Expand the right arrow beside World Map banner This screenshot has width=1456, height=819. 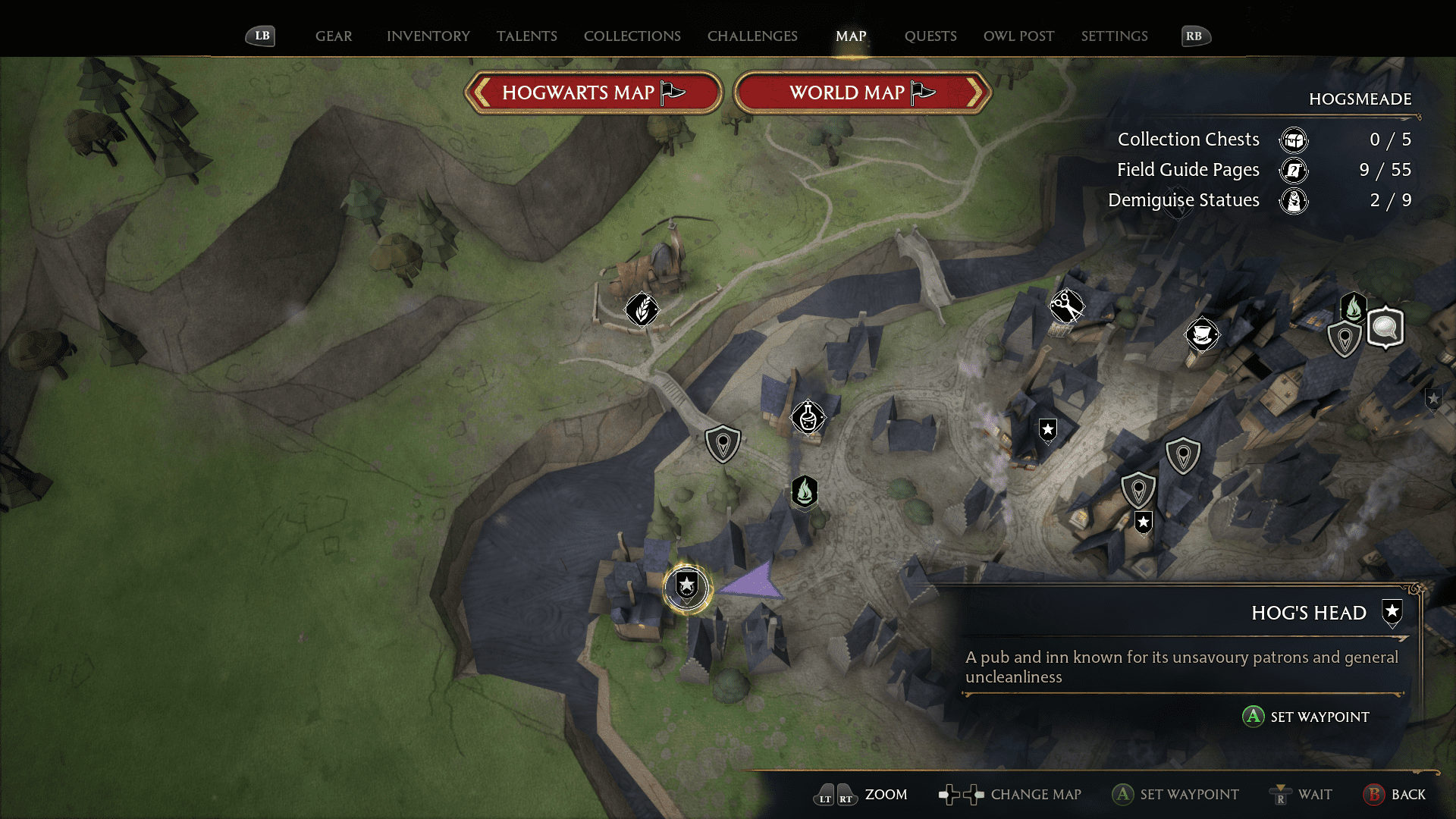pyautogui.click(x=978, y=92)
